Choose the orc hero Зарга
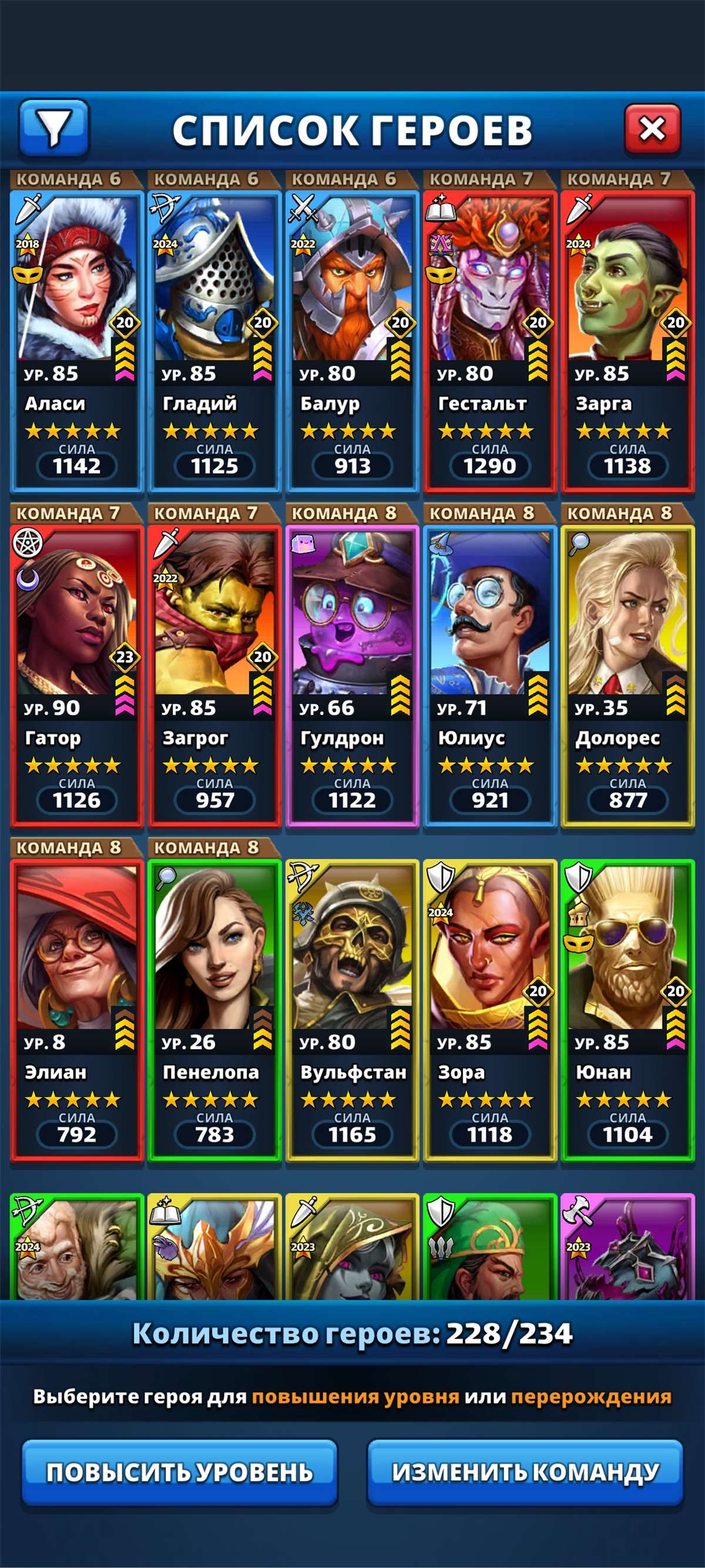 click(627, 341)
